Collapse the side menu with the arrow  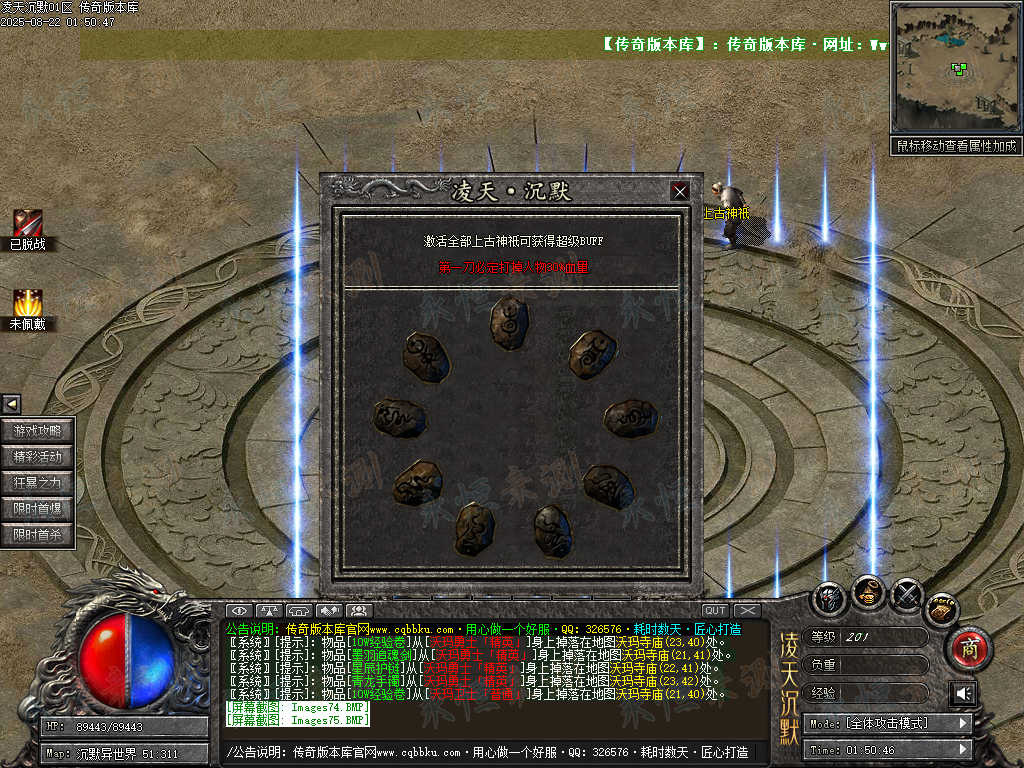pyautogui.click(x=11, y=404)
